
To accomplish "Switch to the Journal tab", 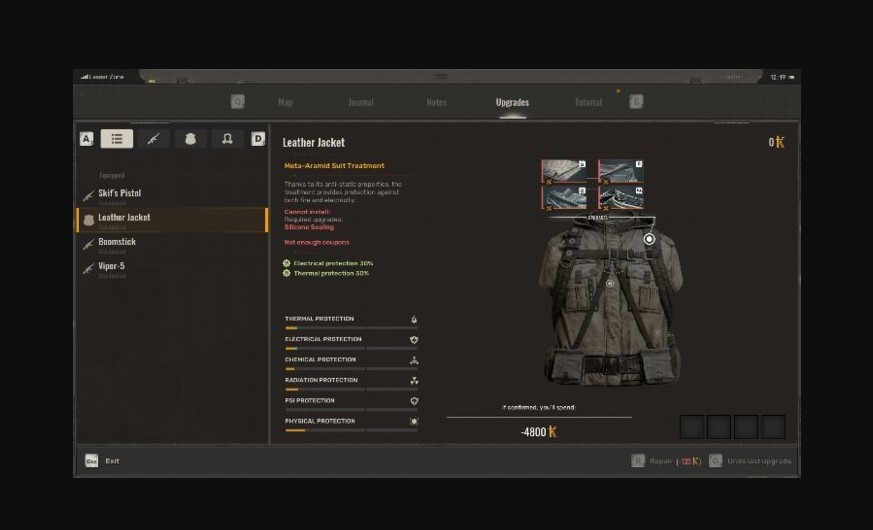I will coord(361,102).
